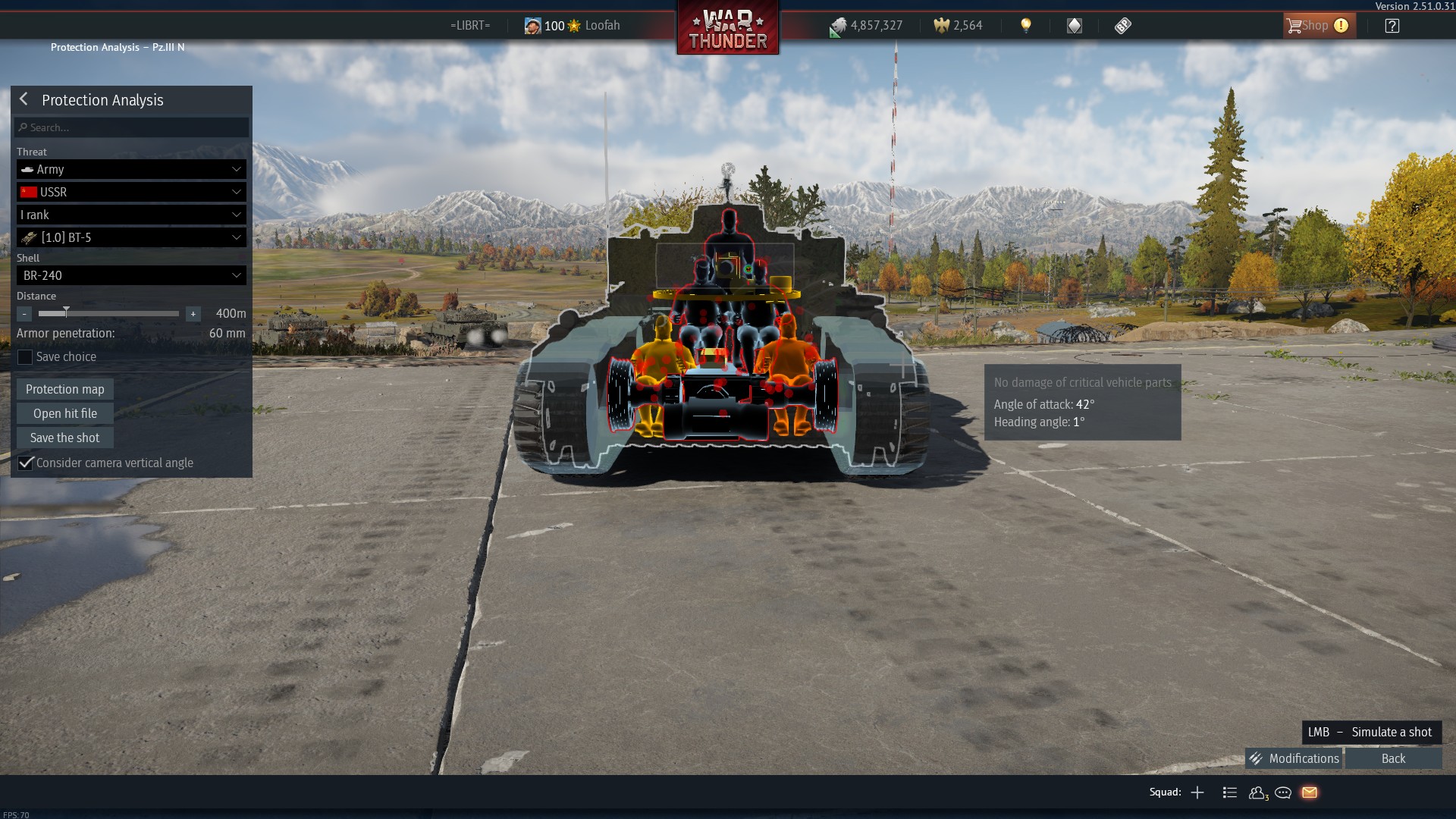Decrease distance with the minus button
Image resolution: width=1456 pixels, height=819 pixels.
pos(24,314)
